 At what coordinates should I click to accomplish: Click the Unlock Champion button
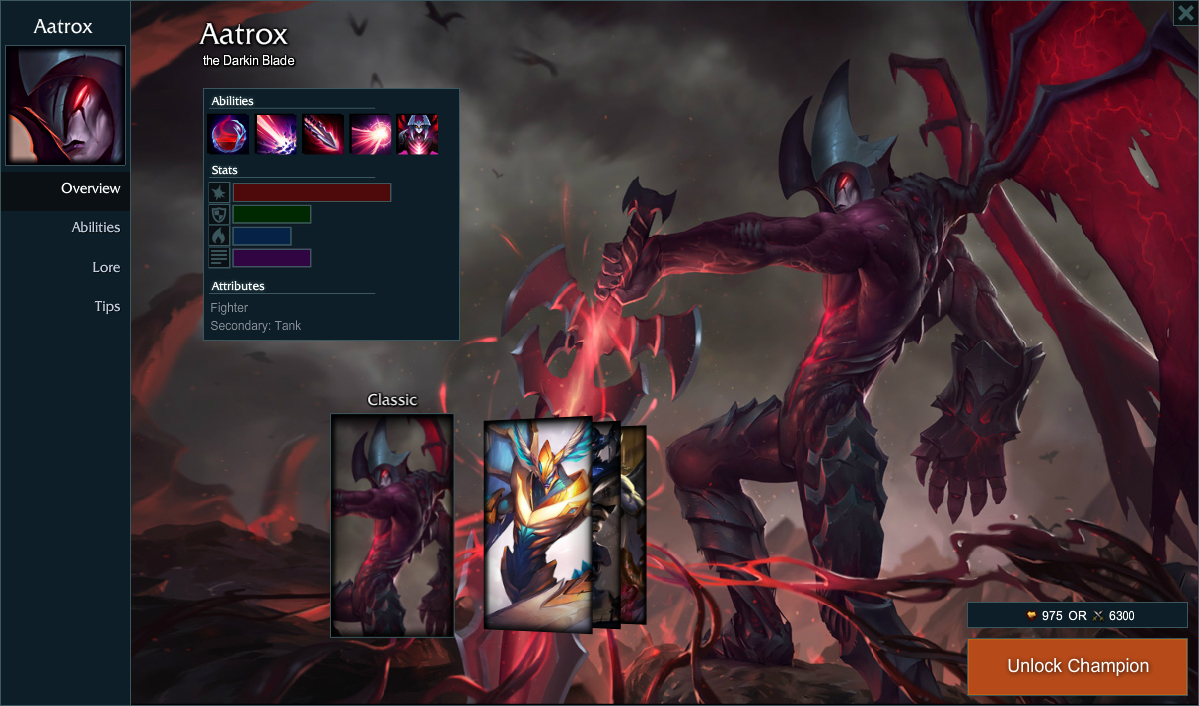(x=1077, y=667)
